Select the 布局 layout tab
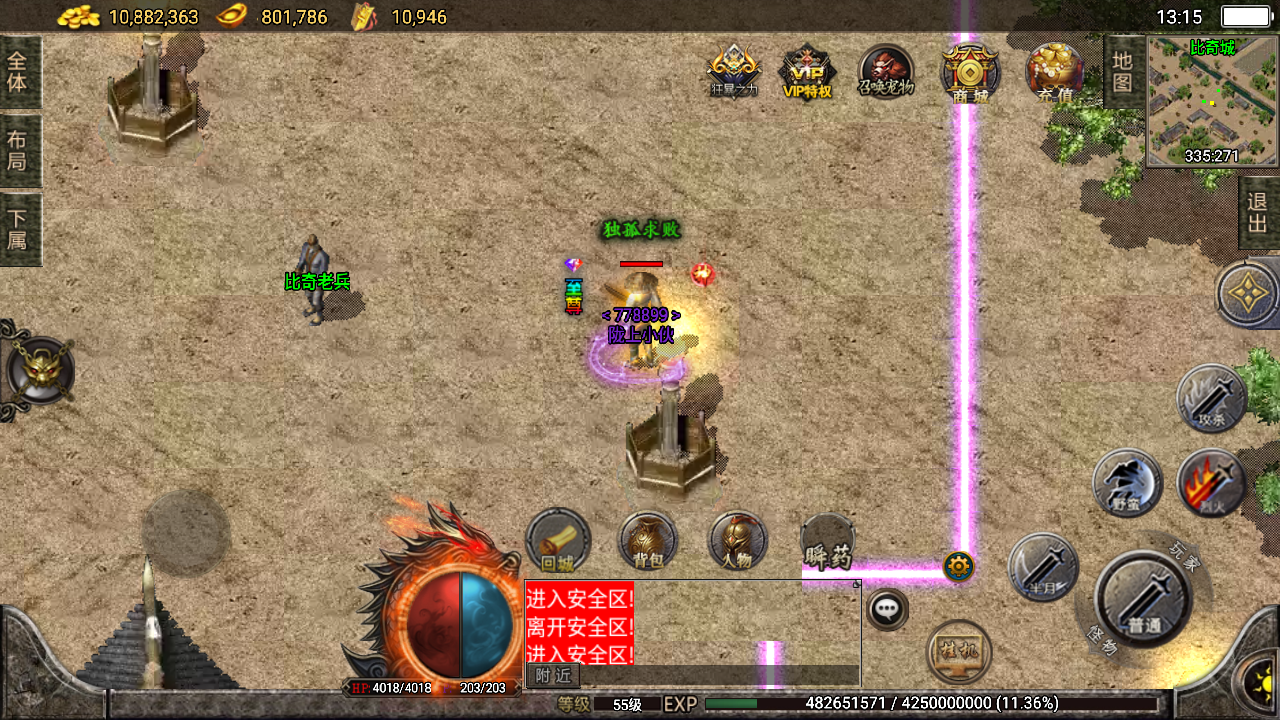Screen dimensions: 1280x720 pos(19,150)
